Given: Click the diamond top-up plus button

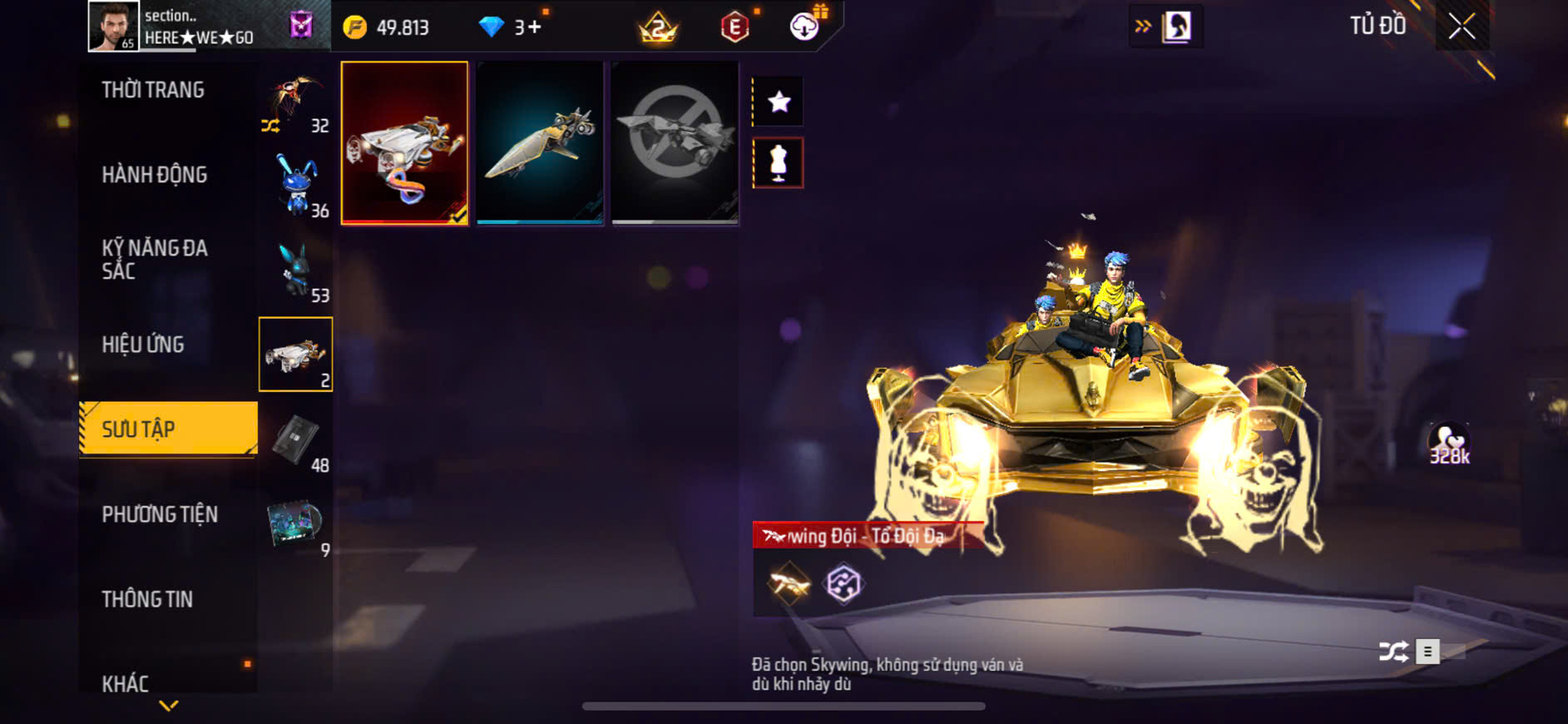Looking at the screenshot, I should [533, 27].
